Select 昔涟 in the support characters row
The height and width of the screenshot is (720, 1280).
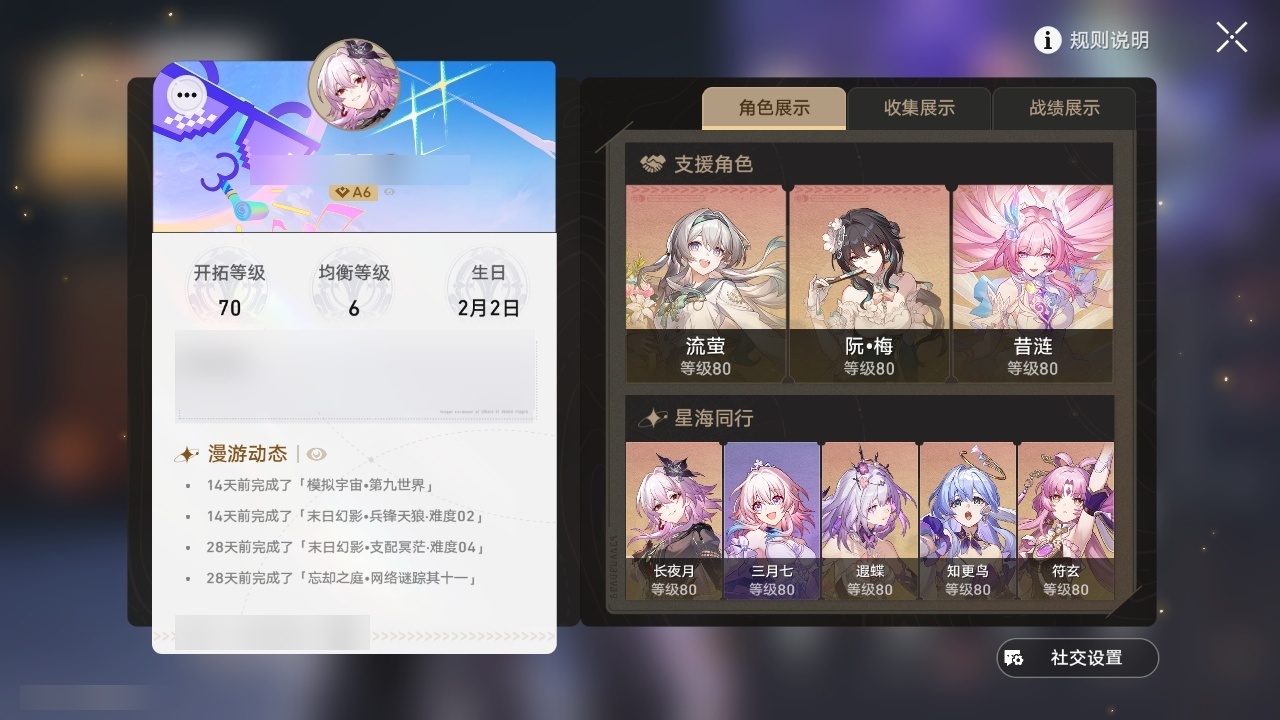[x=1031, y=280]
